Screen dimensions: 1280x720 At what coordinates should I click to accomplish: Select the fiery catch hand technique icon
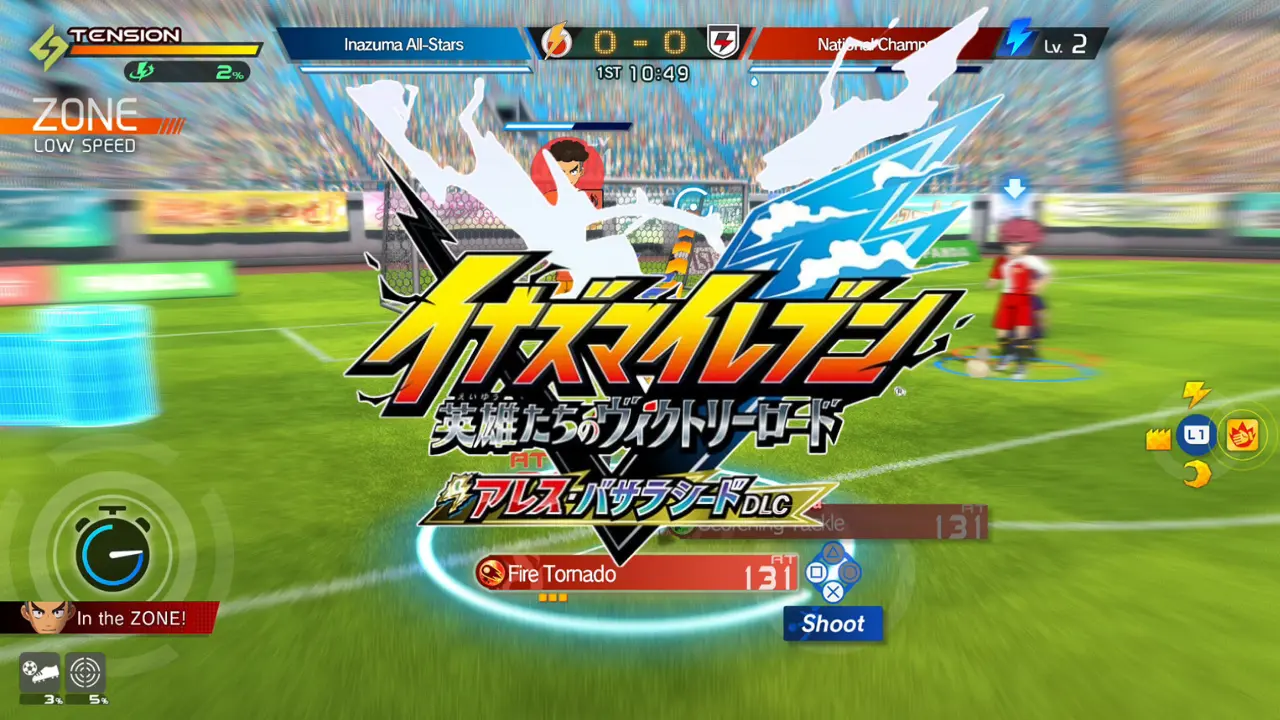coord(1243,435)
